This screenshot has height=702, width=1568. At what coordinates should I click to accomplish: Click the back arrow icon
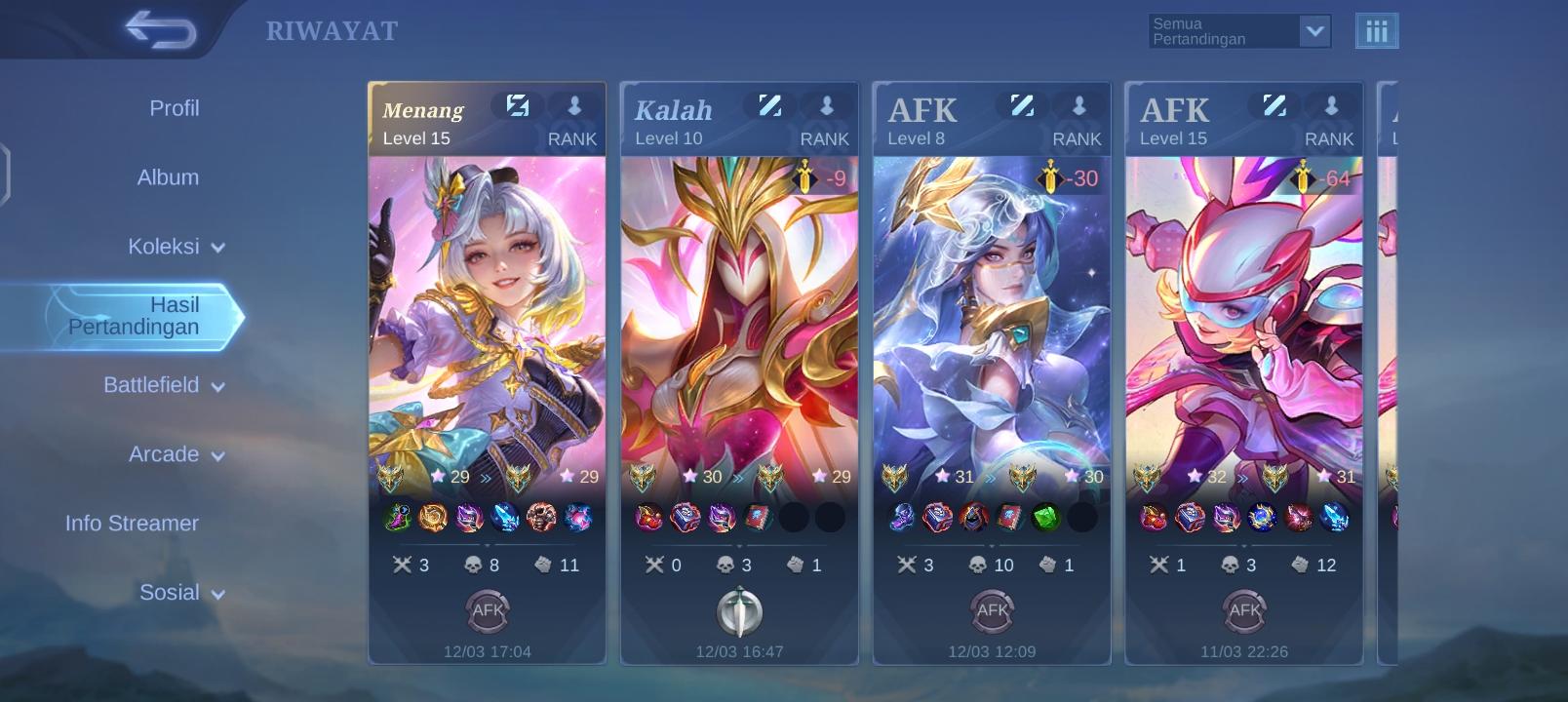pos(162,29)
